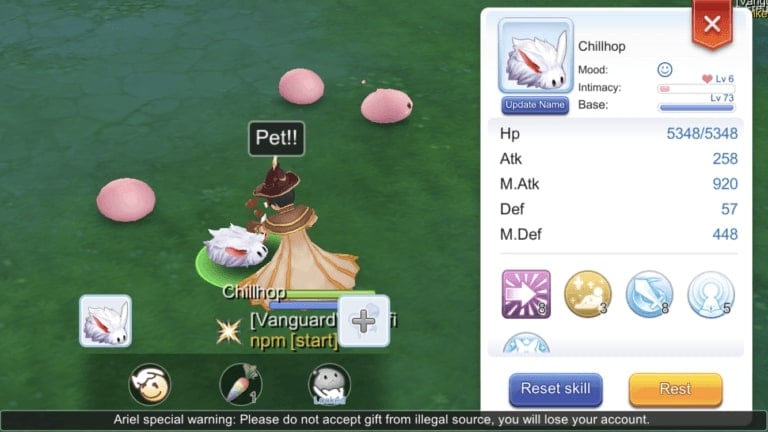Viewport: 768px width, 432px height.
Task: Close the pet info panel
Action: click(x=712, y=25)
